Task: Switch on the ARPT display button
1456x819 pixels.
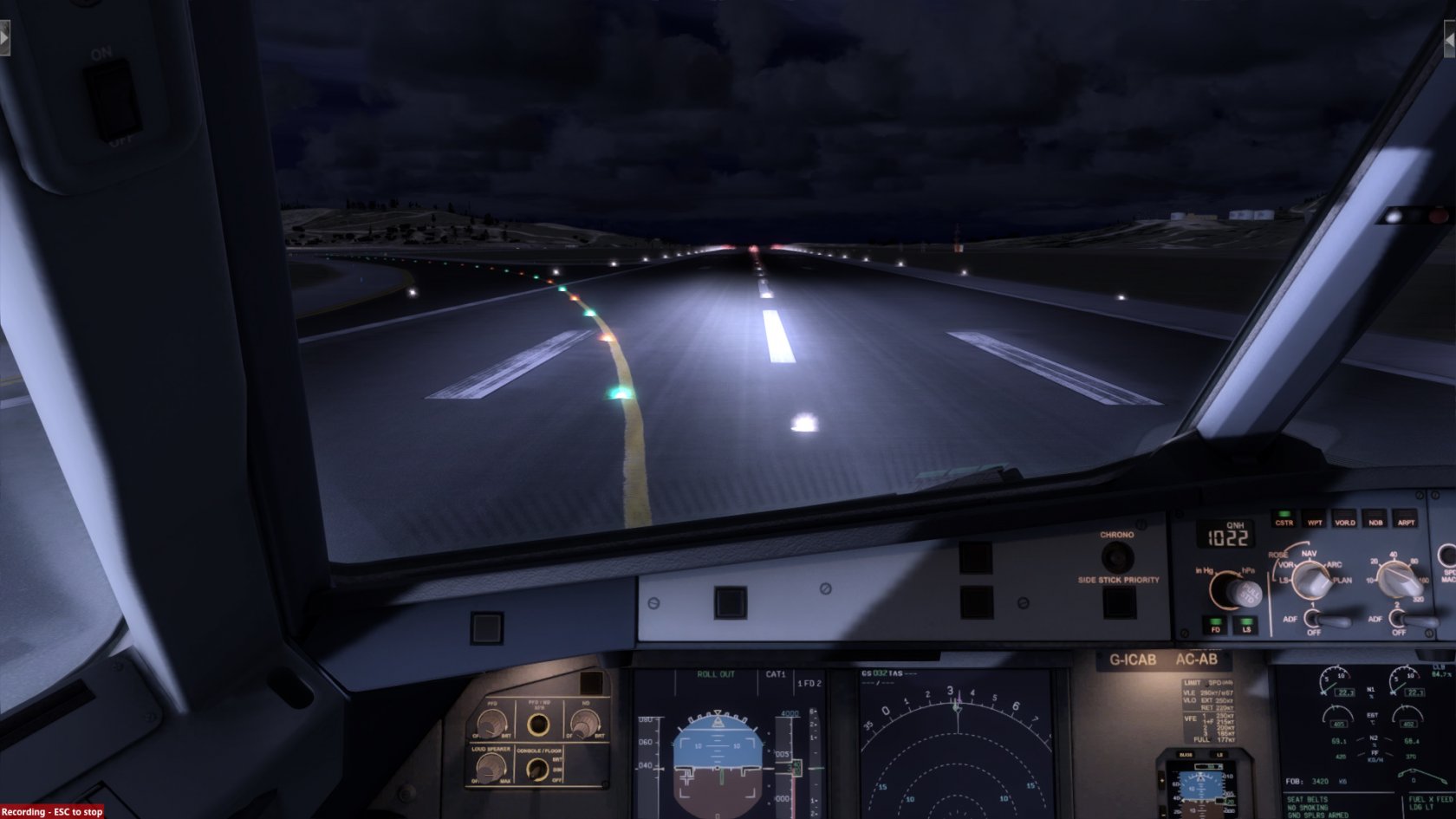Action: click(1406, 520)
